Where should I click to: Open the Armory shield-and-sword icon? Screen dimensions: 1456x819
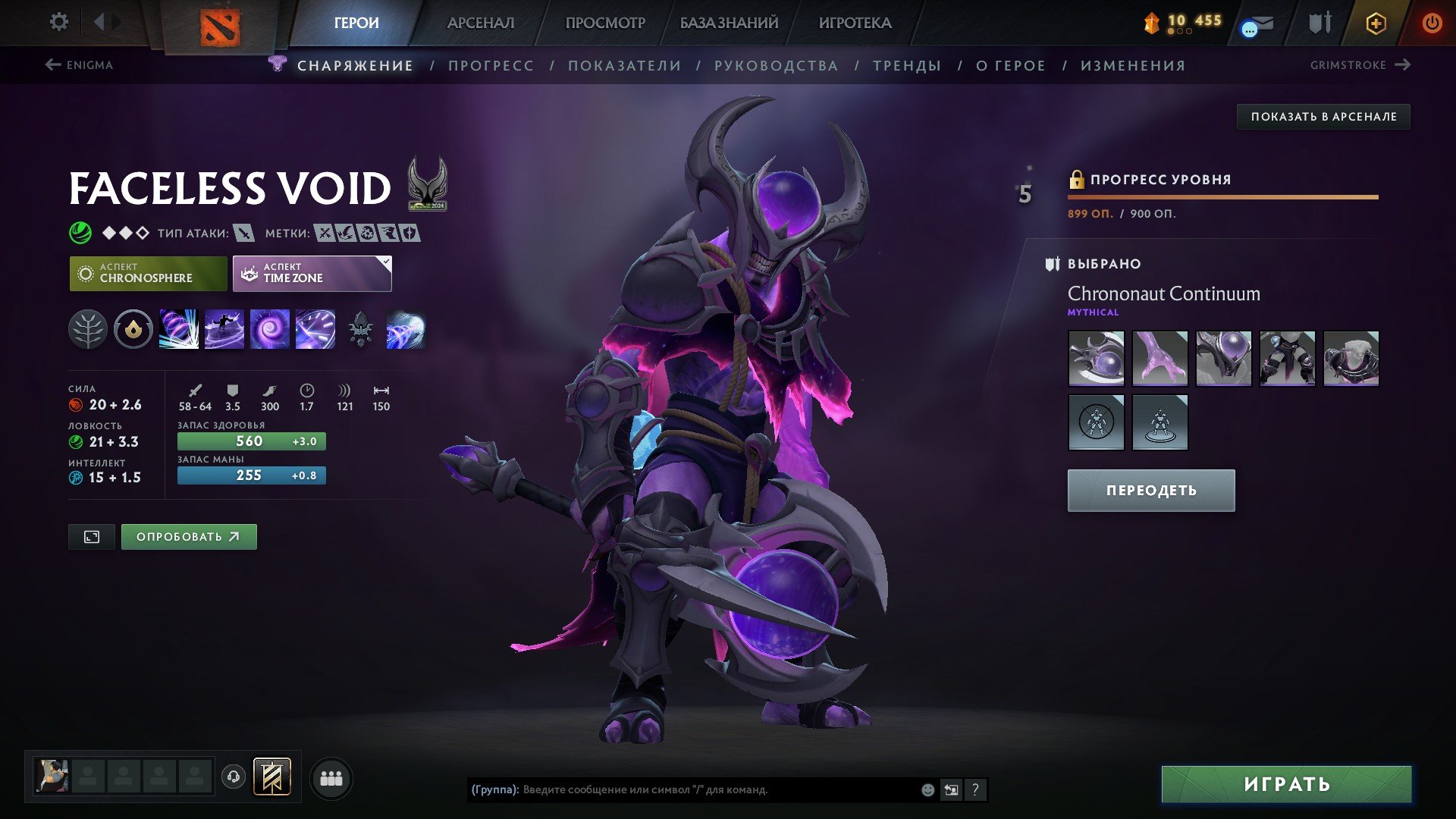(1319, 23)
